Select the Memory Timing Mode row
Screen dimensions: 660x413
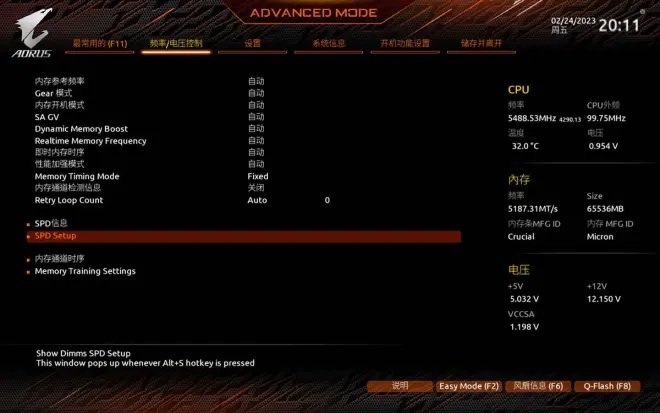pyautogui.click(x=77, y=176)
